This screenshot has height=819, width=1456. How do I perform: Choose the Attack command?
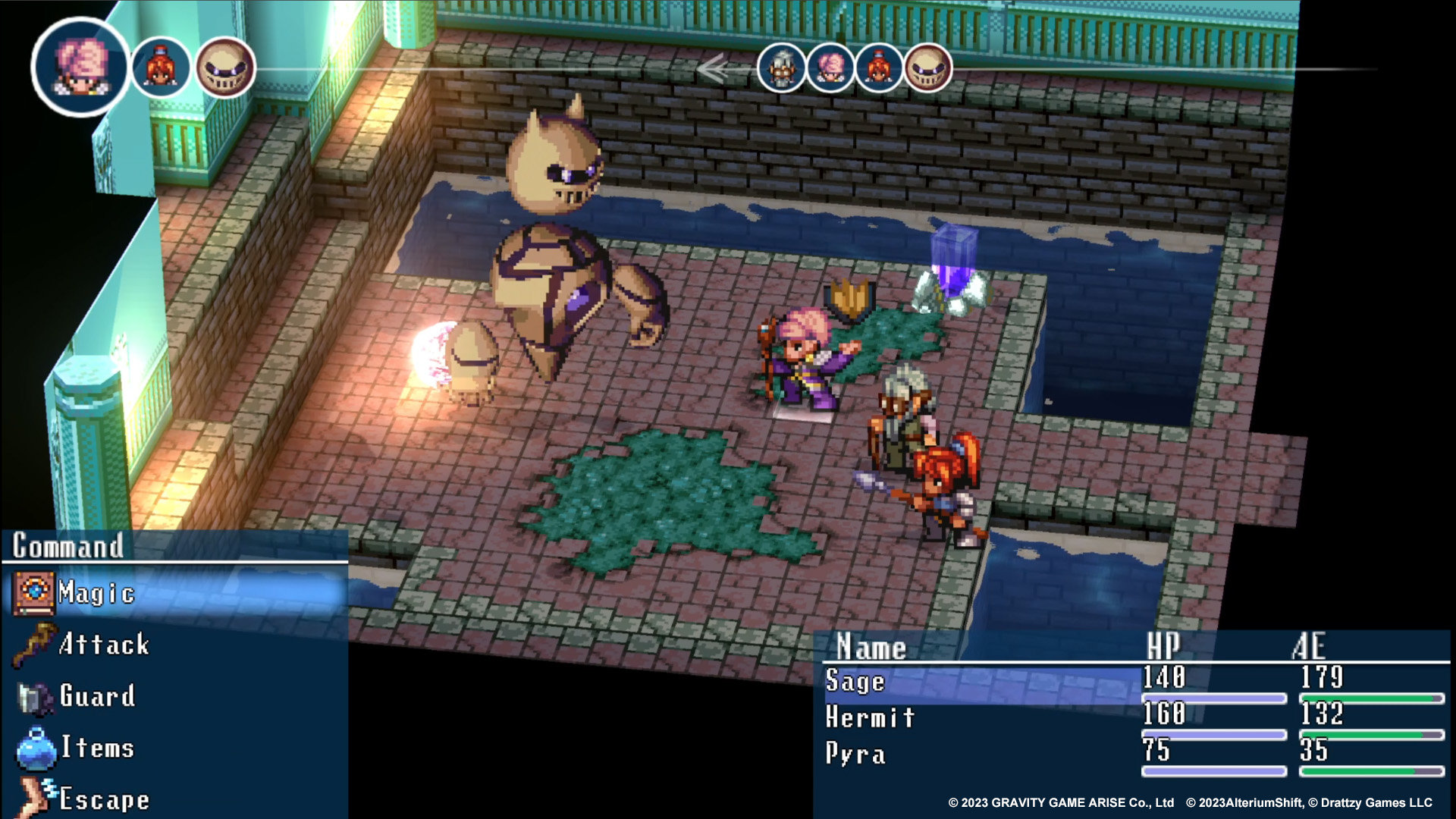(x=104, y=645)
